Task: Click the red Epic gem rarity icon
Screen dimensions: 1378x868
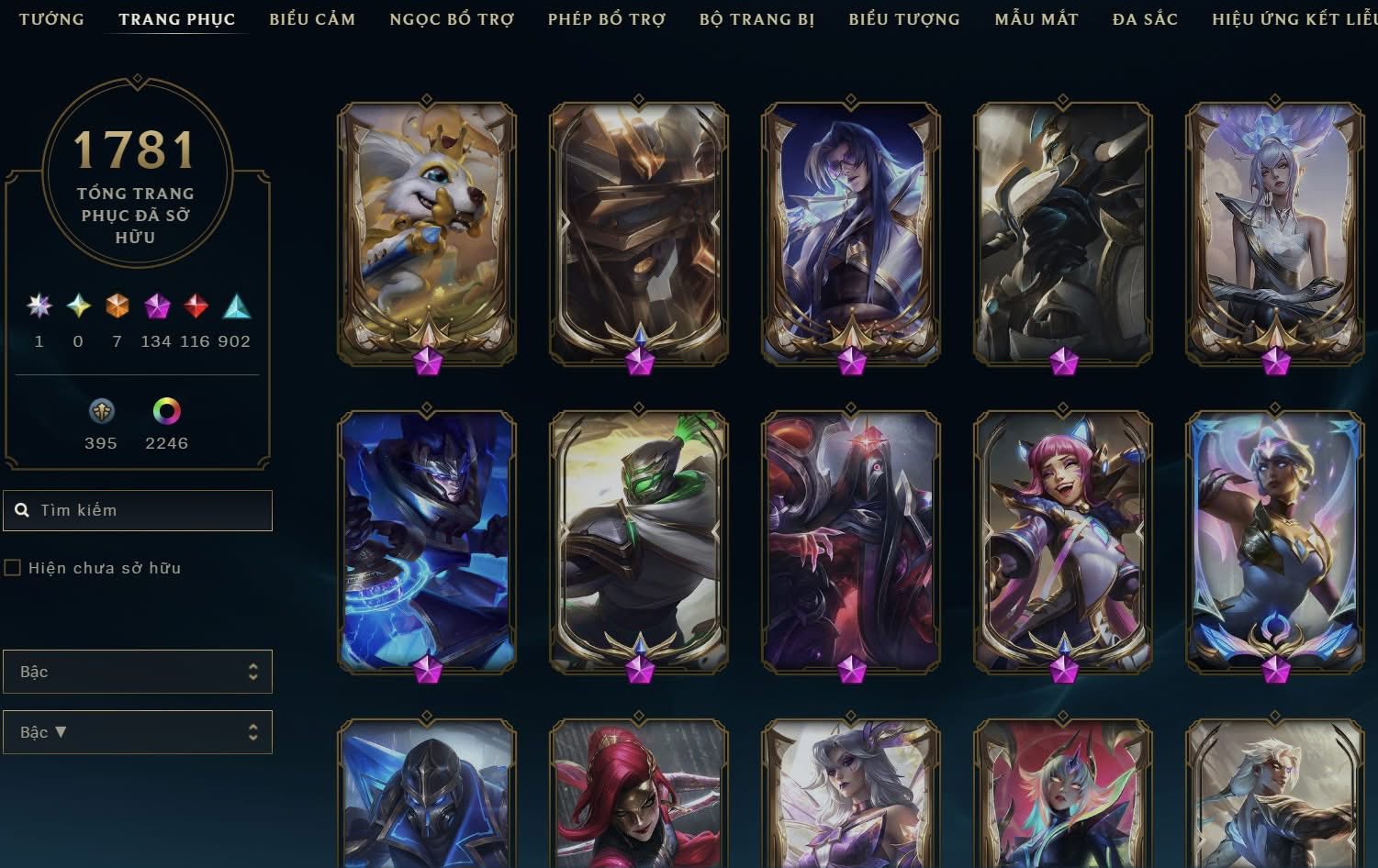Action: [x=195, y=306]
